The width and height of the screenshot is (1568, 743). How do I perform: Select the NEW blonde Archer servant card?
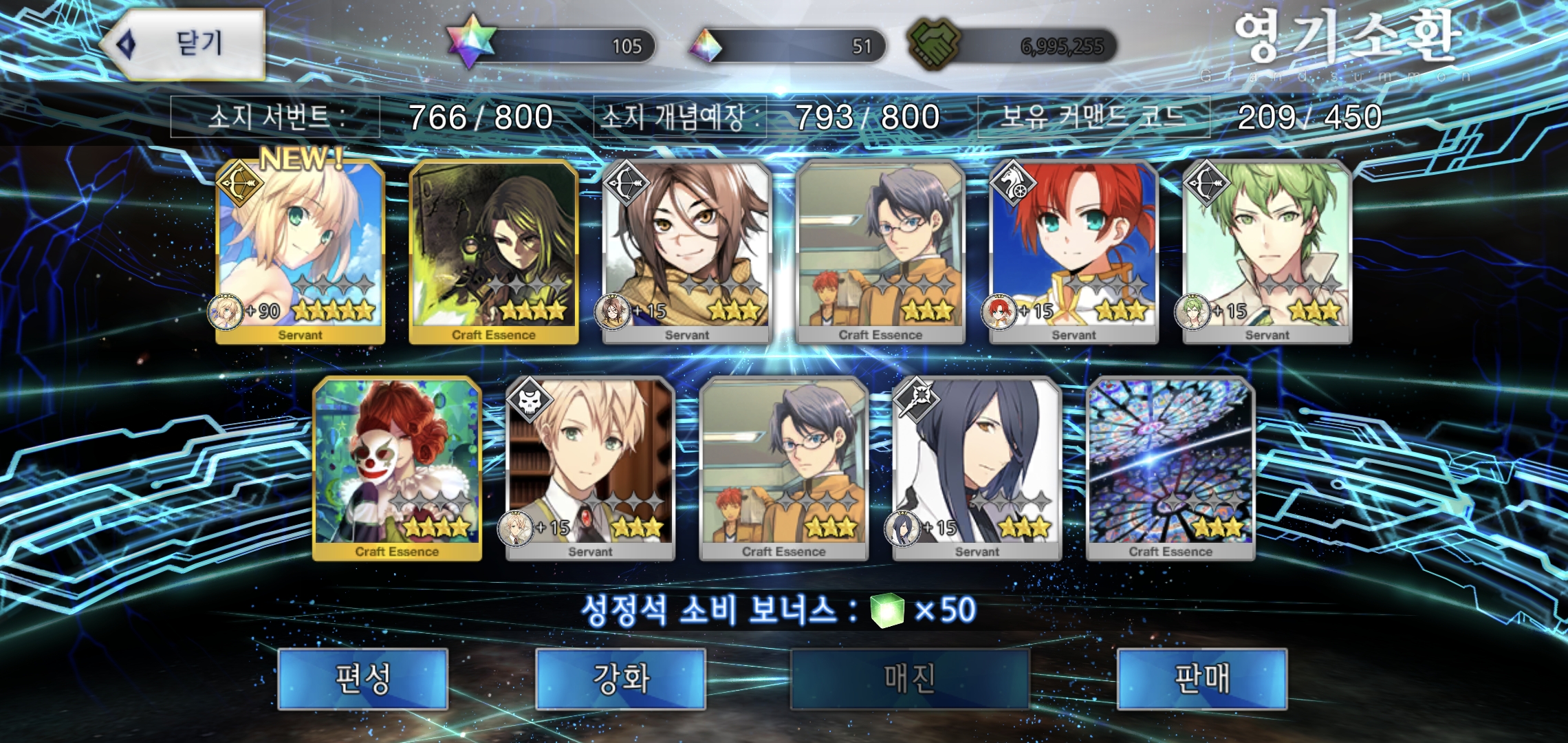click(301, 252)
